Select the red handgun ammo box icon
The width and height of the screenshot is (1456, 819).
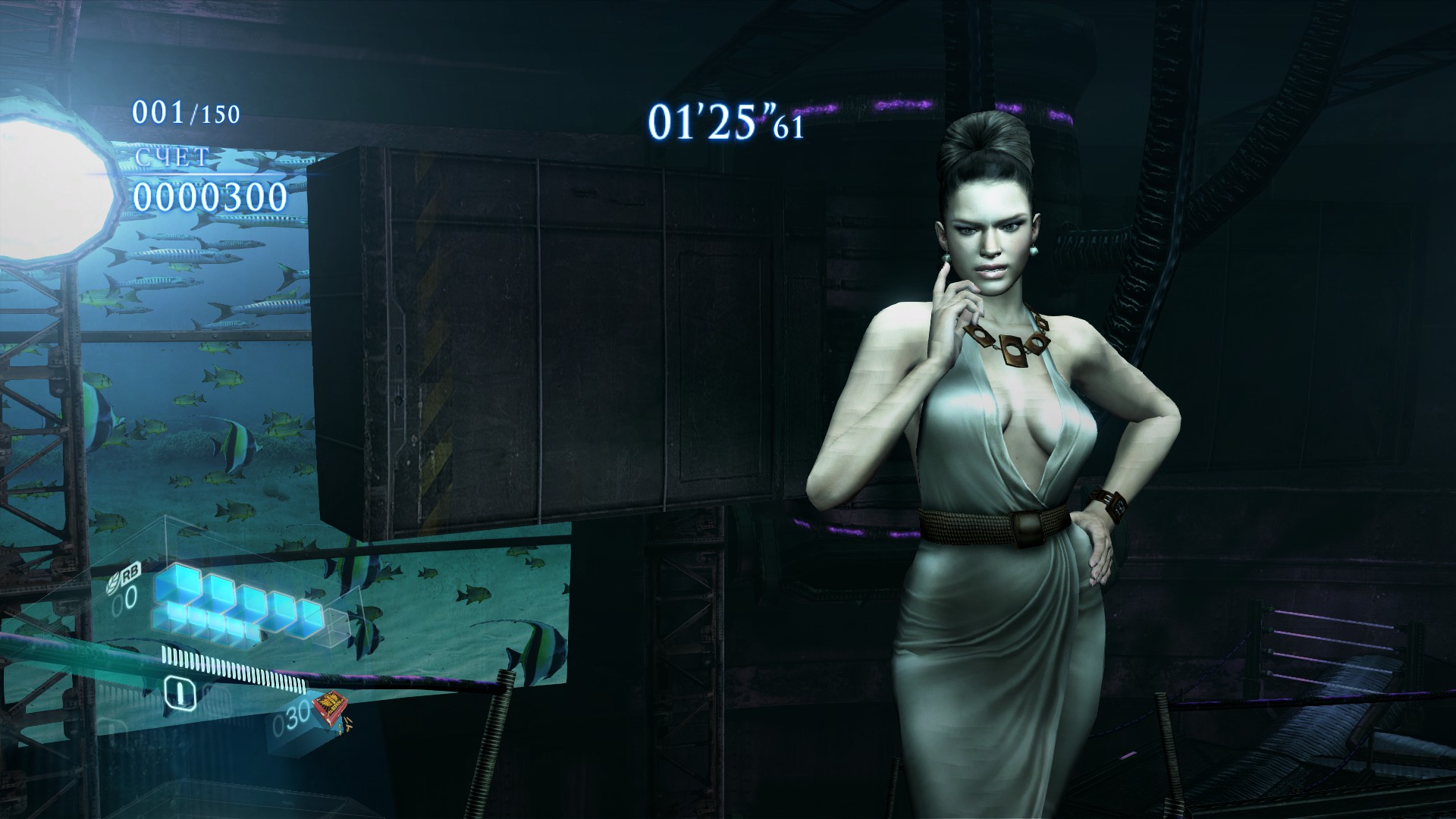pyautogui.click(x=331, y=707)
